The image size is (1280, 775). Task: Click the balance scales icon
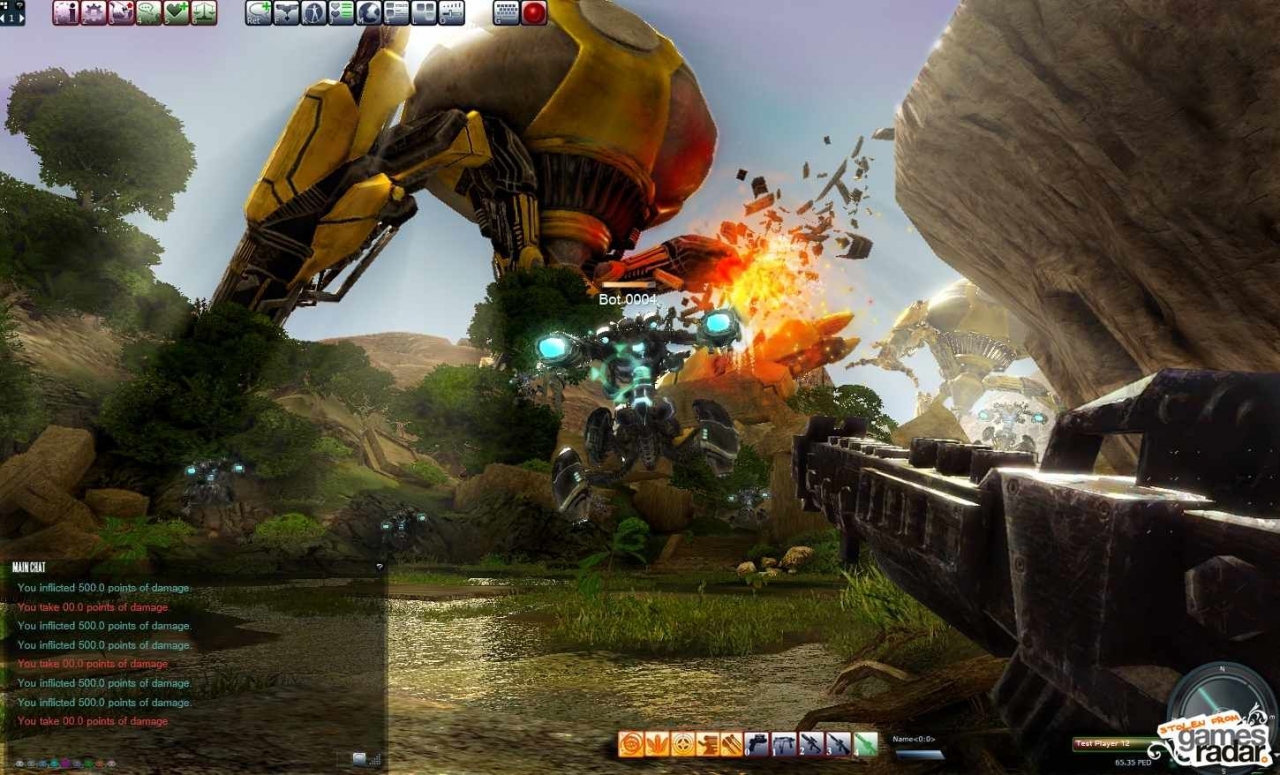204,13
